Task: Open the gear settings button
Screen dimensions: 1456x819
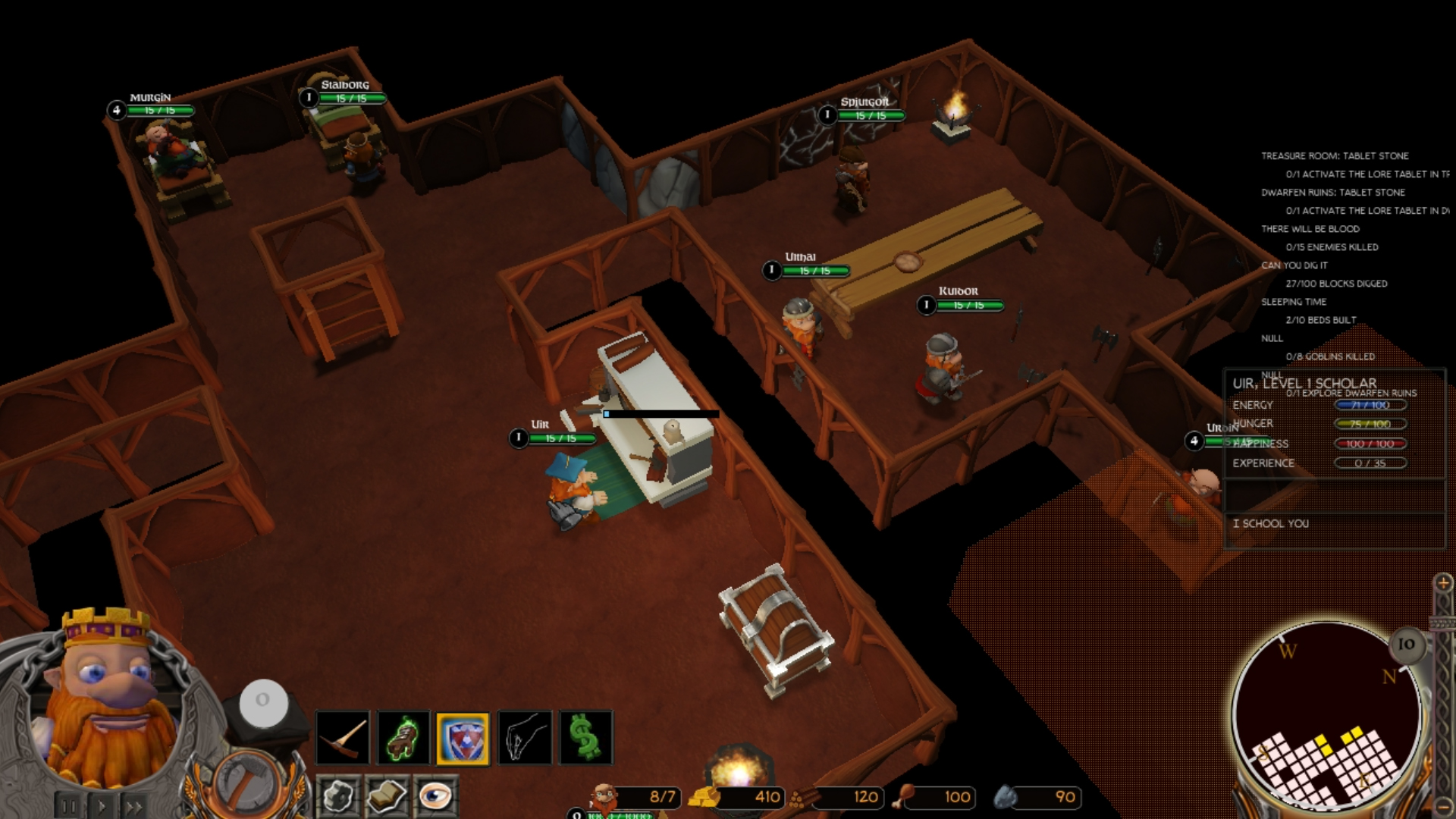Action: (x=338, y=796)
